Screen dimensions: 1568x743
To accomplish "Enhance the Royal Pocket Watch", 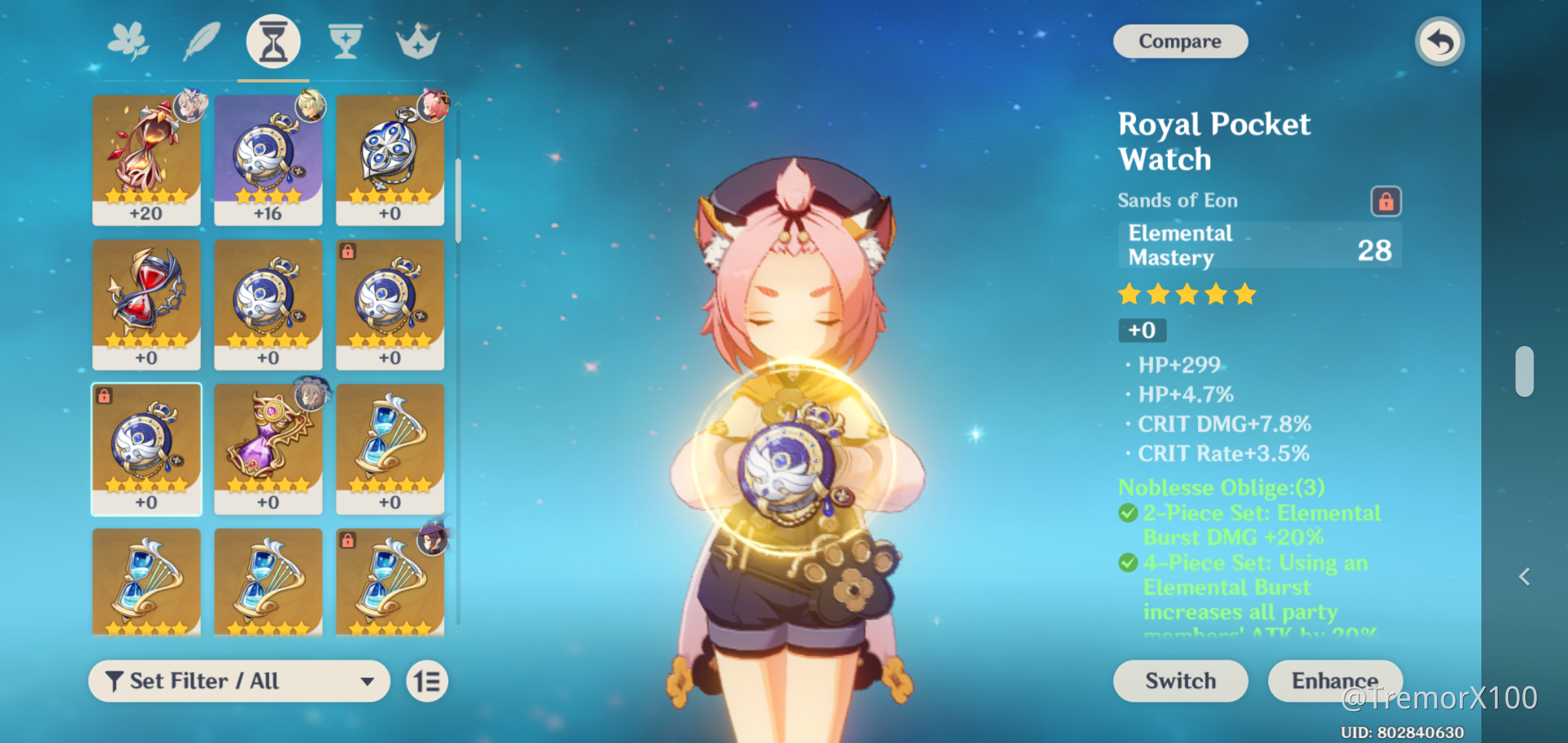I will (x=1334, y=681).
